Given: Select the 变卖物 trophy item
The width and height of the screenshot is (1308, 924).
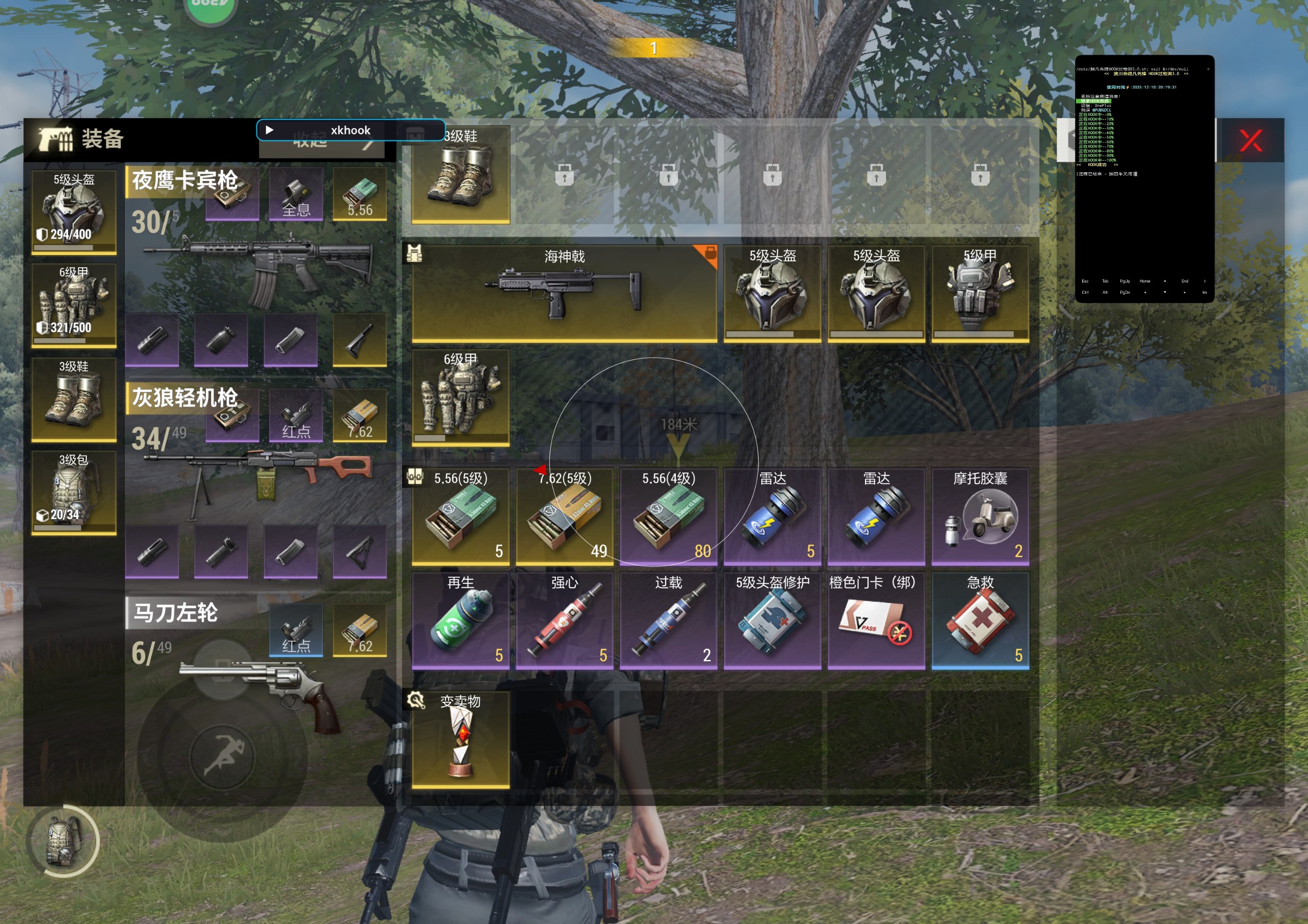Looking at the screenshot, I should coord(460,740).
